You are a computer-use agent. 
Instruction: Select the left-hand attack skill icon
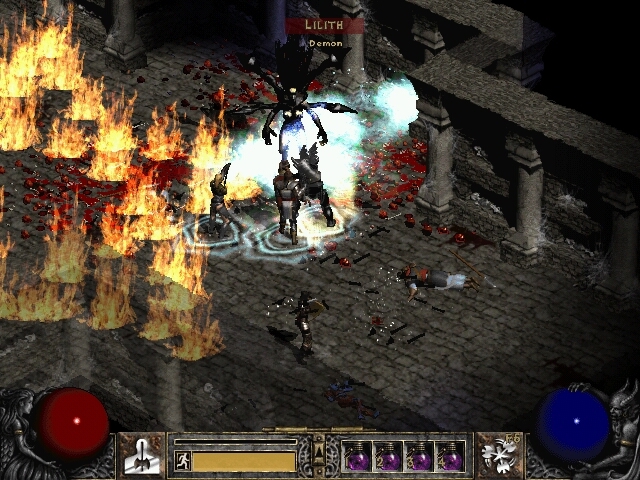tap(140, 455)
